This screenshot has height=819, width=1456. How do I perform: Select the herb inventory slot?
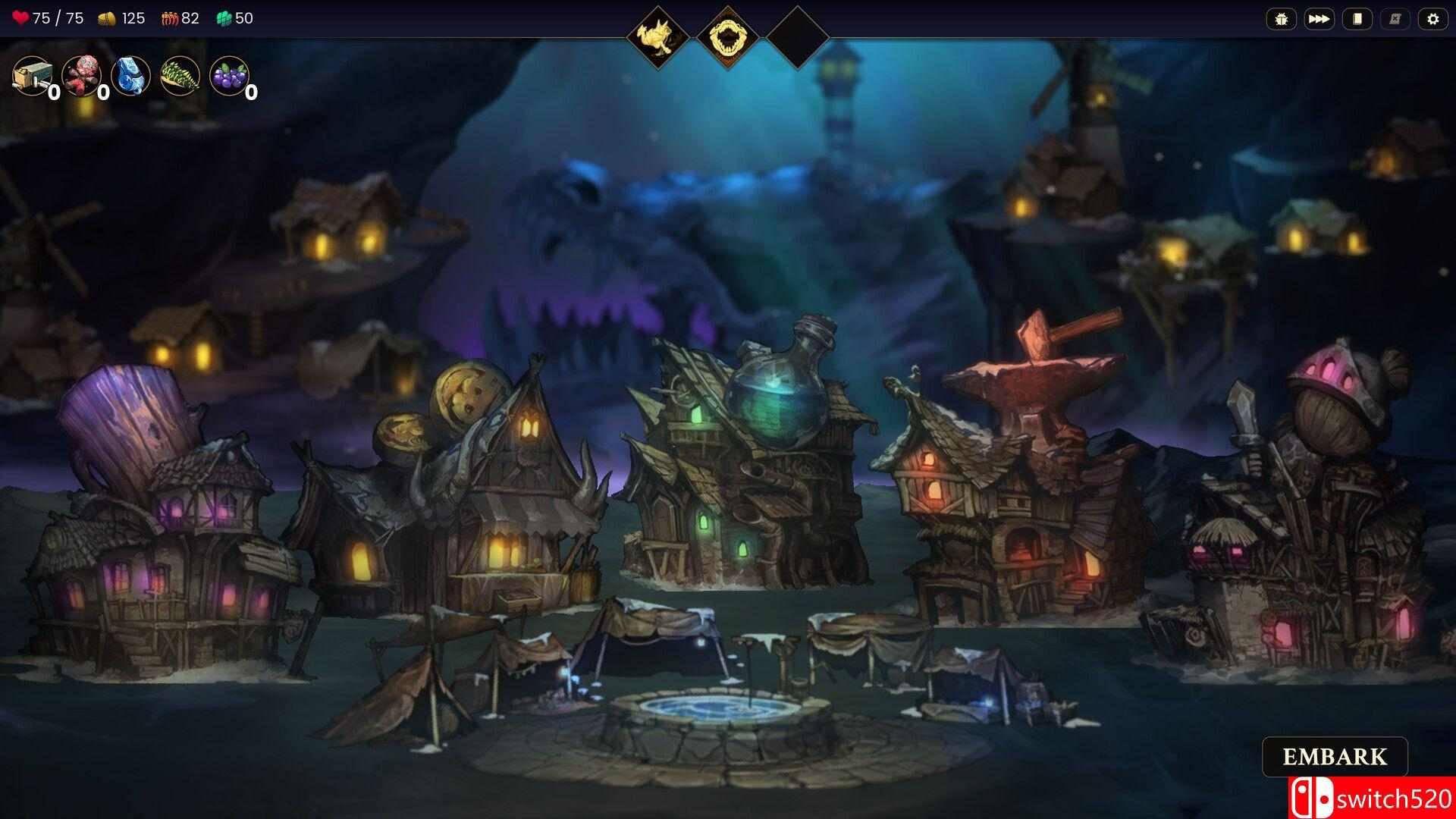180,76
